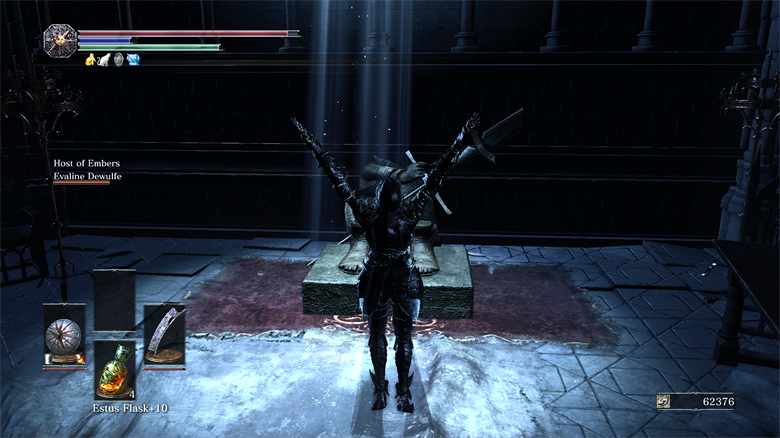Click the yellow flame status effect icon
This screenshot has height=438, width=780.
click(90, 60)
